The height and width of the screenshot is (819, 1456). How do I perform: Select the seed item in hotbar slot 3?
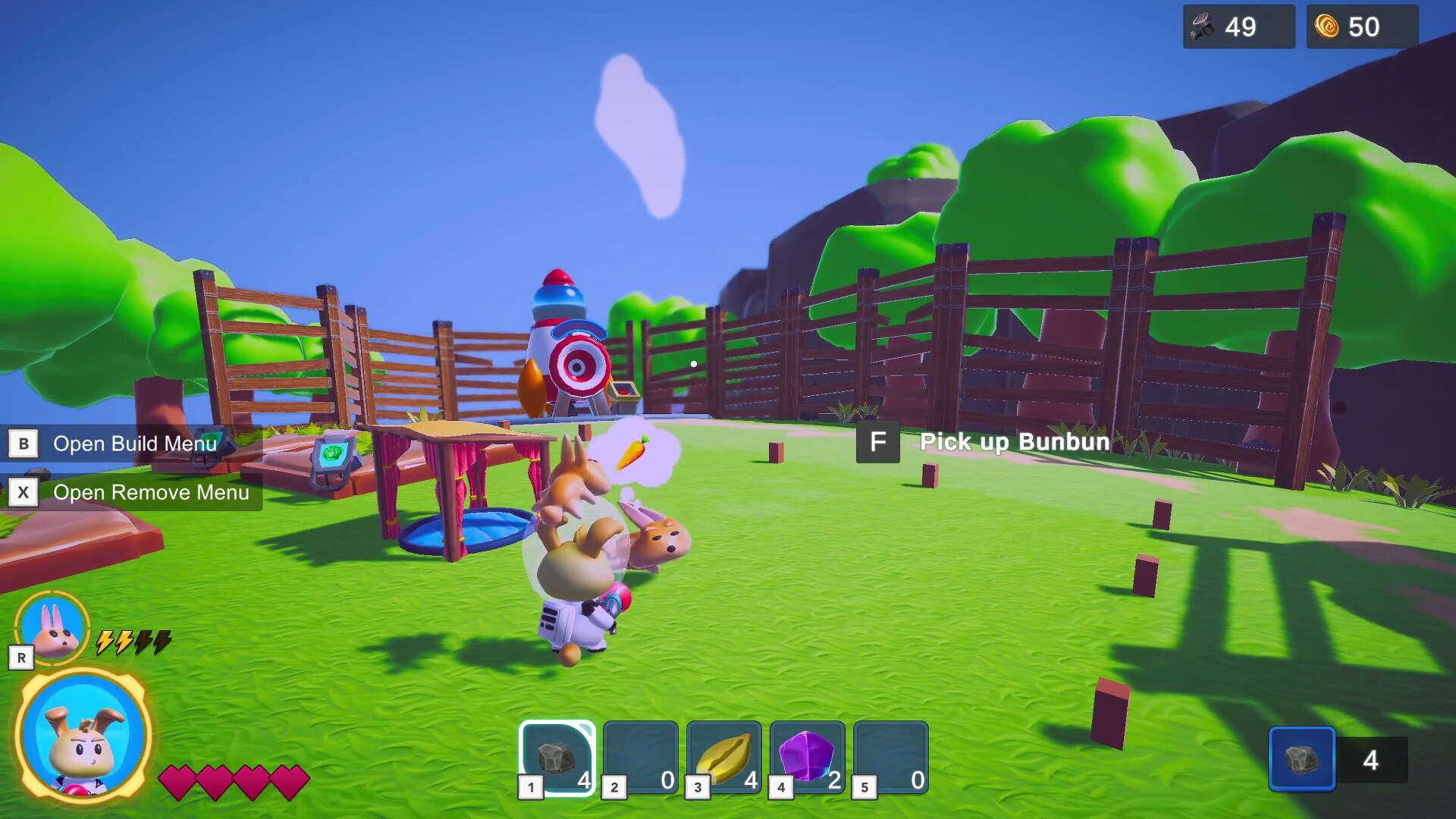[726, 756]
